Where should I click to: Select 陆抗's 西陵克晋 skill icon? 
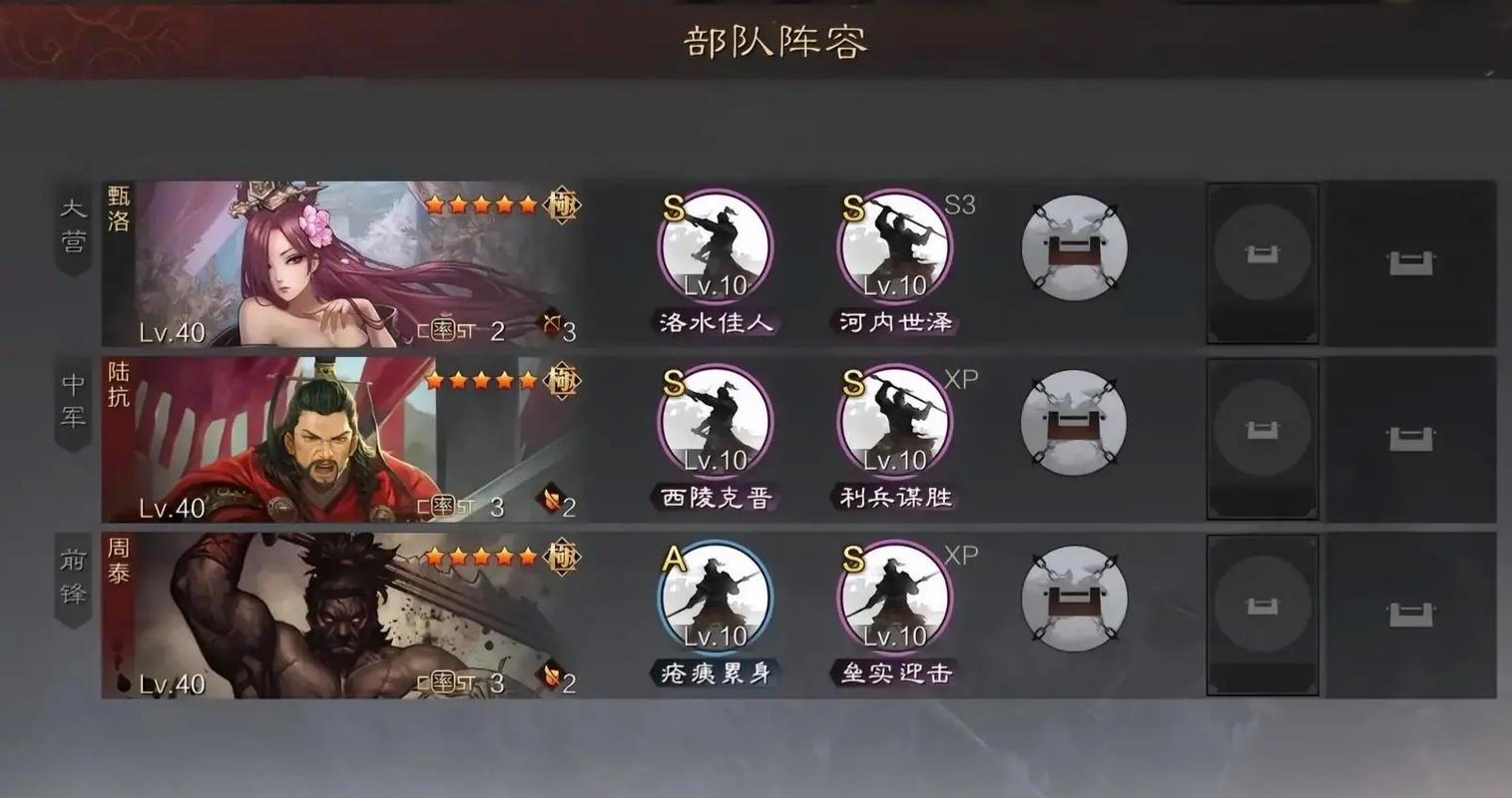[715, 423]
